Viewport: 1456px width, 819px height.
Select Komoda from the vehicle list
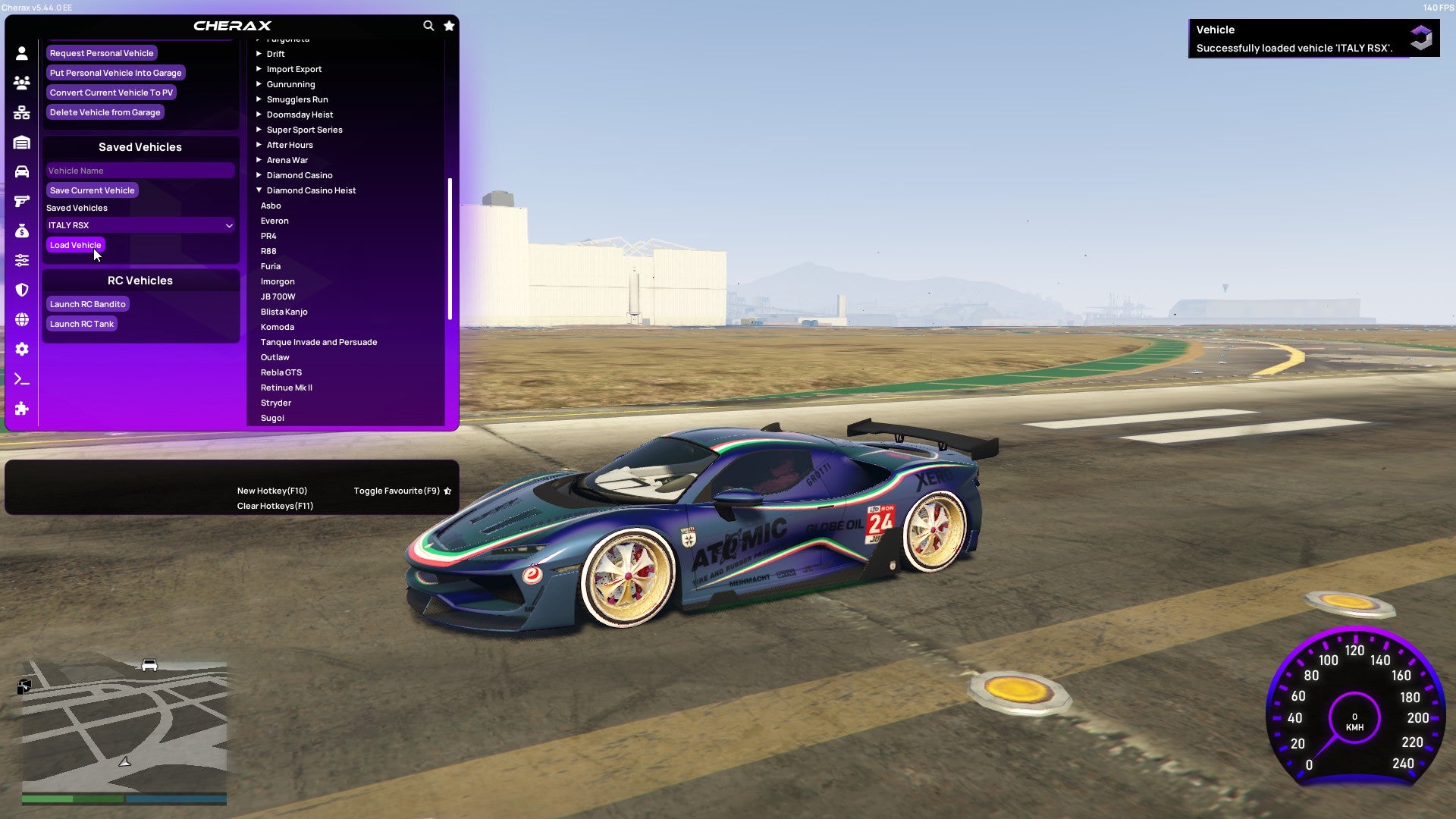click(x=278, y=327)
